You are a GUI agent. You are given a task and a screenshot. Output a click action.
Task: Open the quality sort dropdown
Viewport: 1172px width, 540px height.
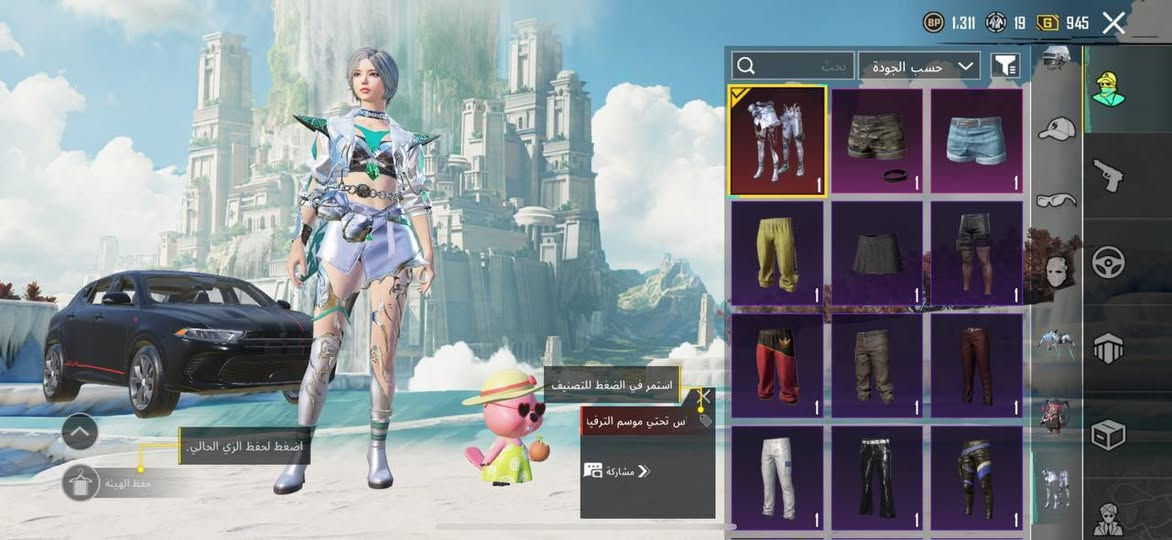tap(918, 66)
